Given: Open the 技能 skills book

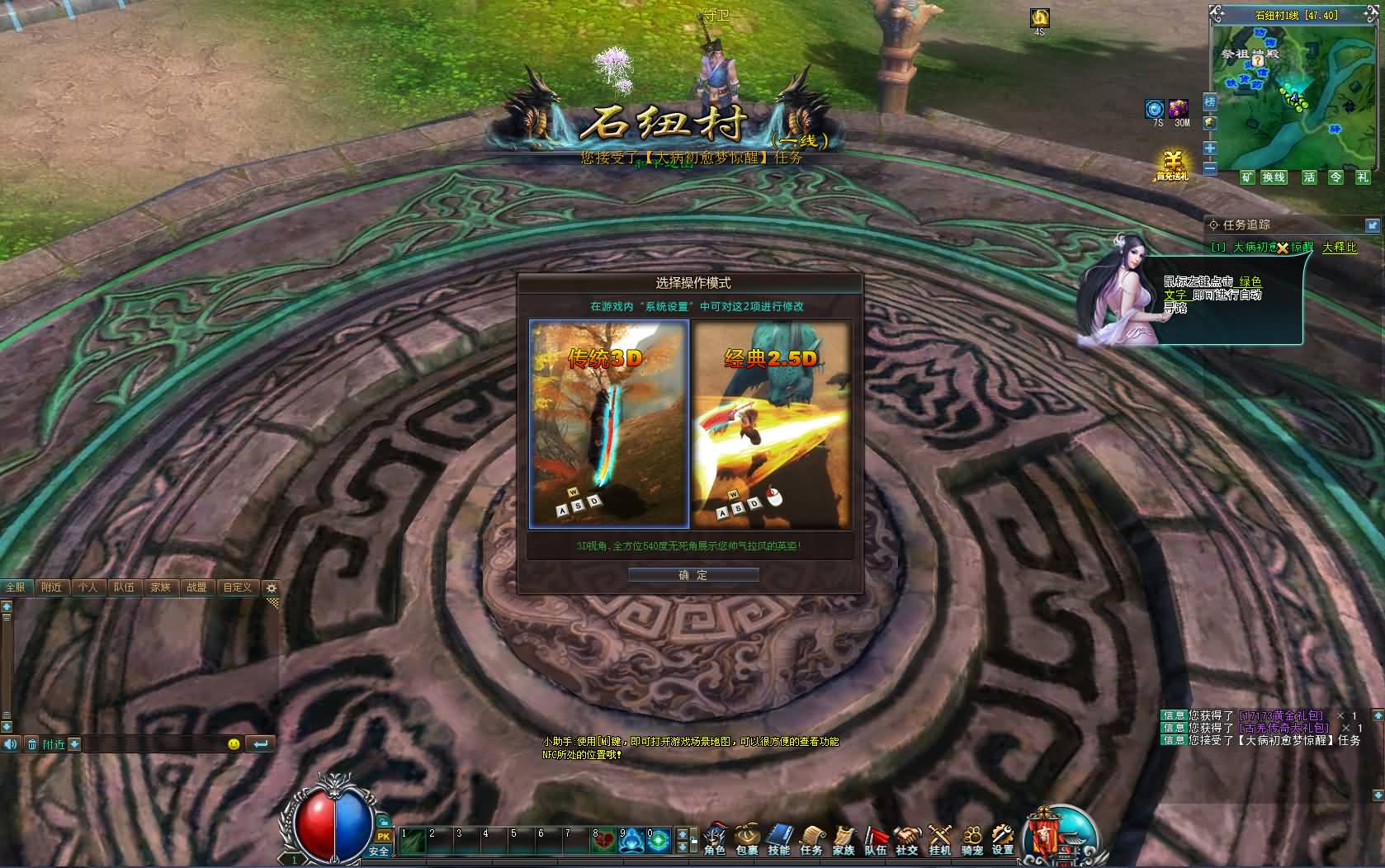Looking at the screenshot, I should click(x=779, y=838).
